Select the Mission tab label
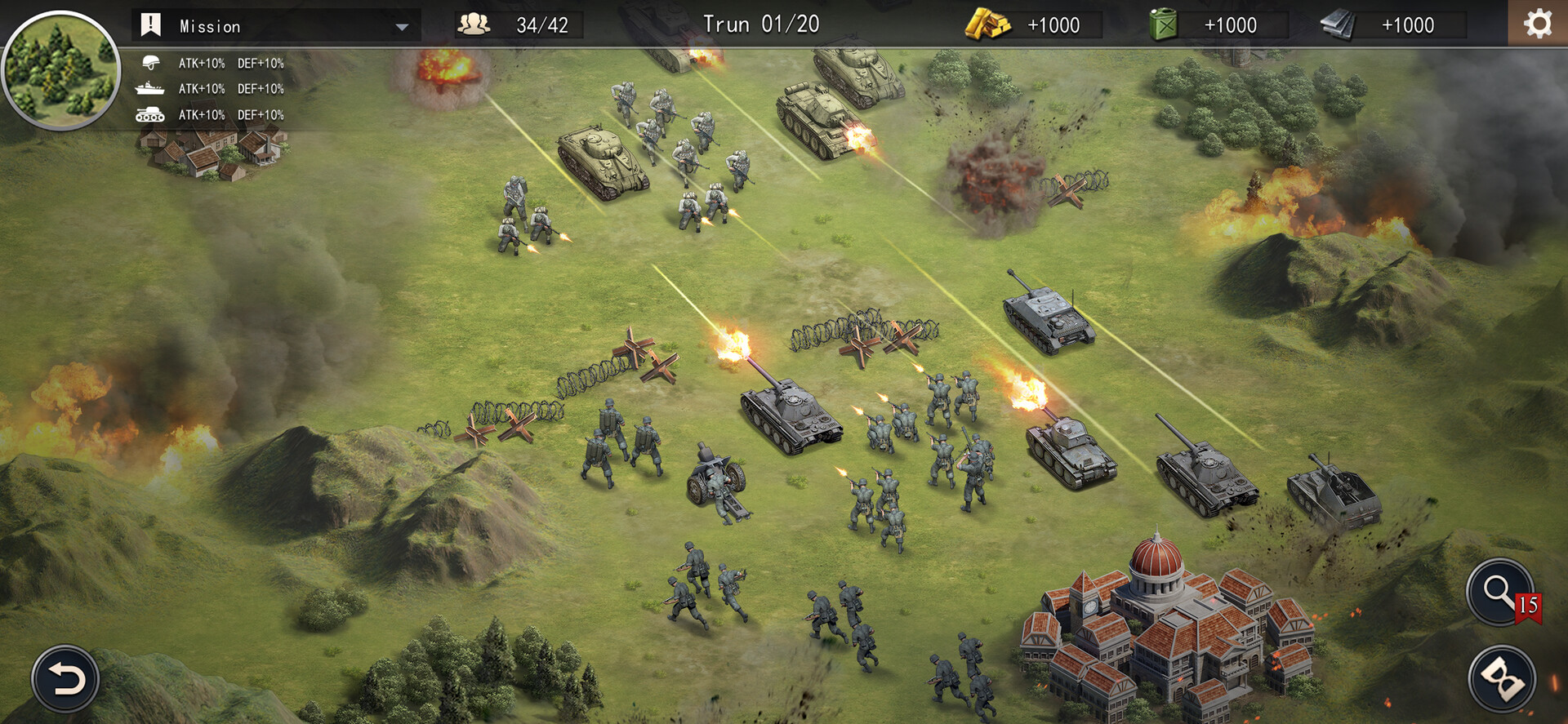The height and width of the screenshot is (724, 1568). [210, 25]
